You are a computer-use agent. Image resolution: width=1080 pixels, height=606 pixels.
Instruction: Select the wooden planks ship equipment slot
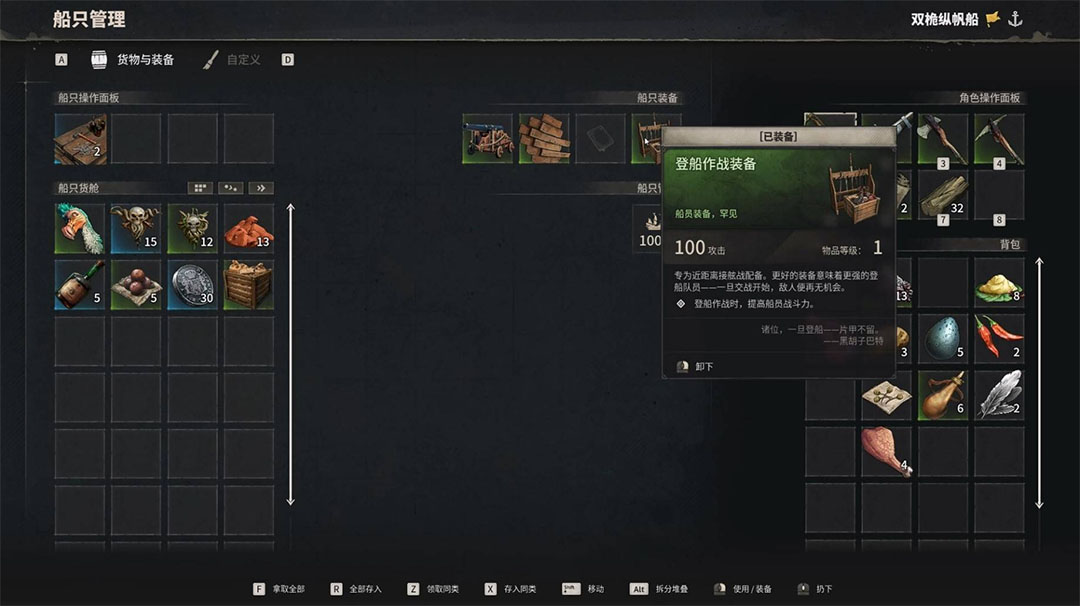coord(544,139)
